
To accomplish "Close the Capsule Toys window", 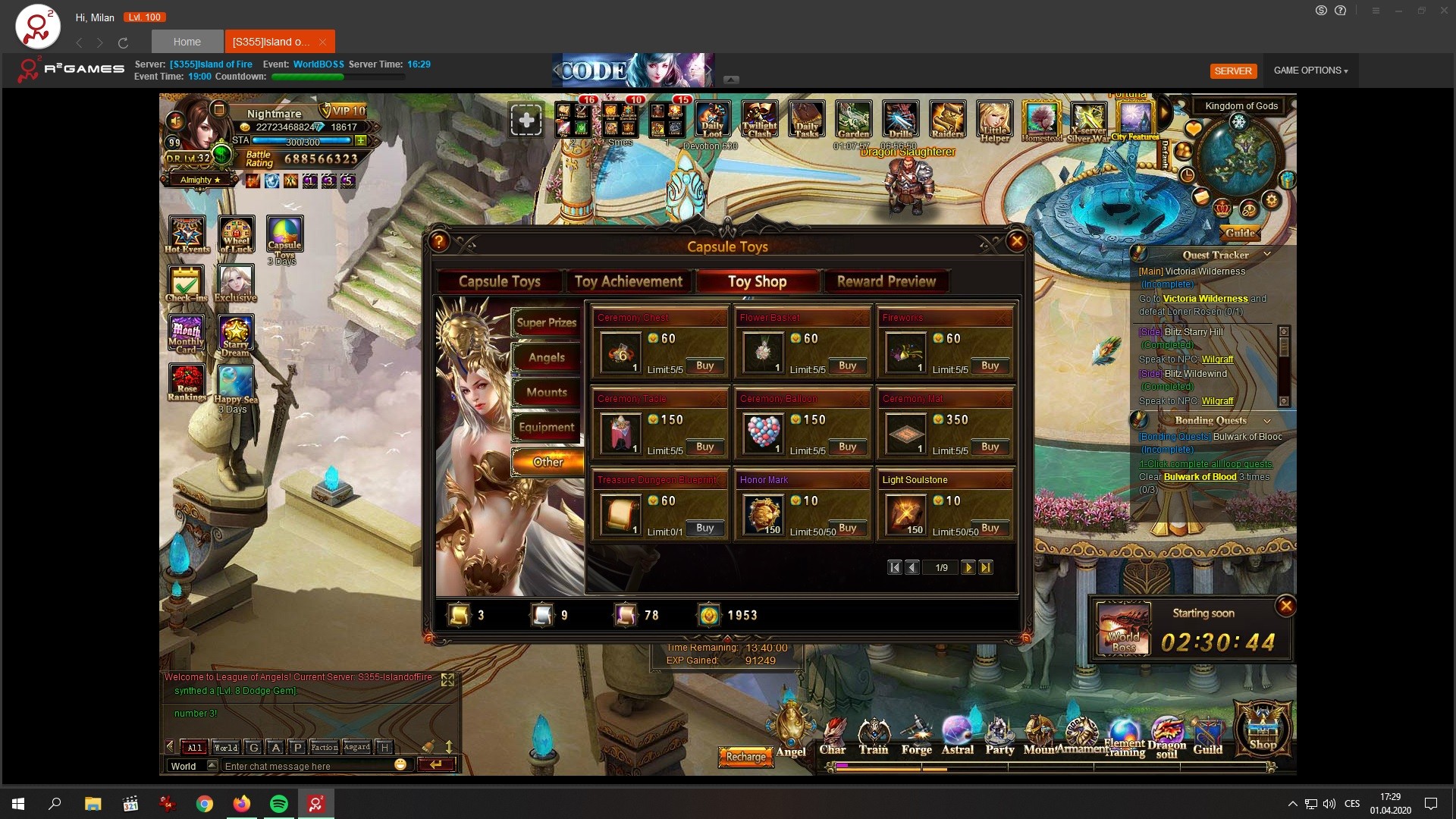I will [x=1016, y=242].
